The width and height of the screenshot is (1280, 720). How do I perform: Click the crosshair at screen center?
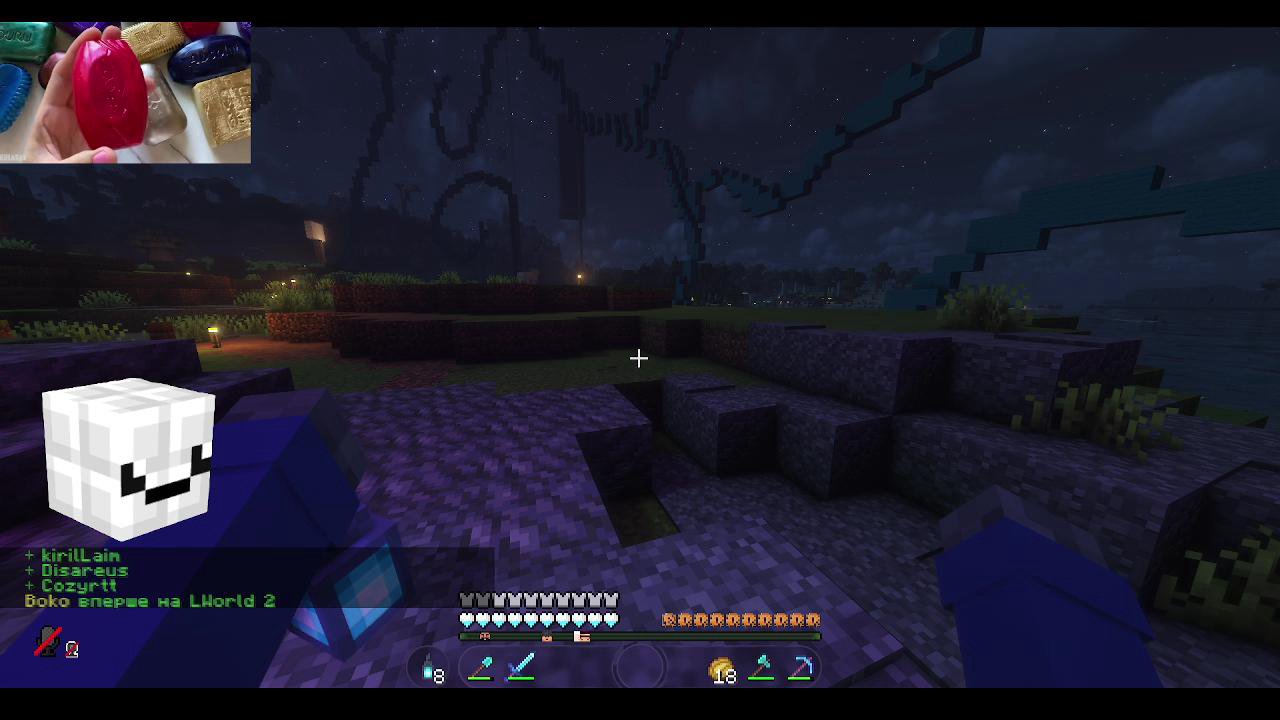click(639, 358)
